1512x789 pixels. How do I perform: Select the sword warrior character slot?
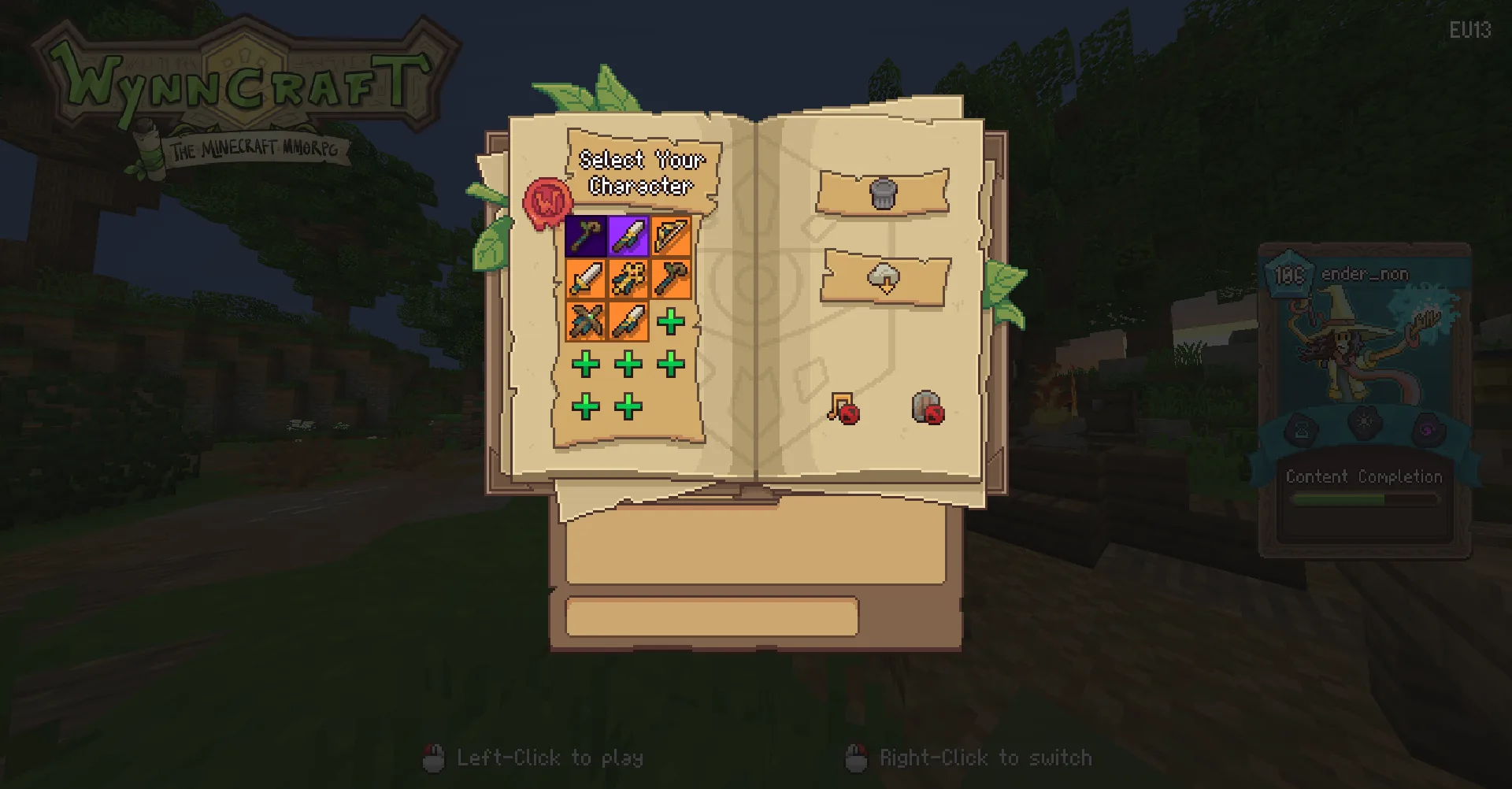[586, 280]
